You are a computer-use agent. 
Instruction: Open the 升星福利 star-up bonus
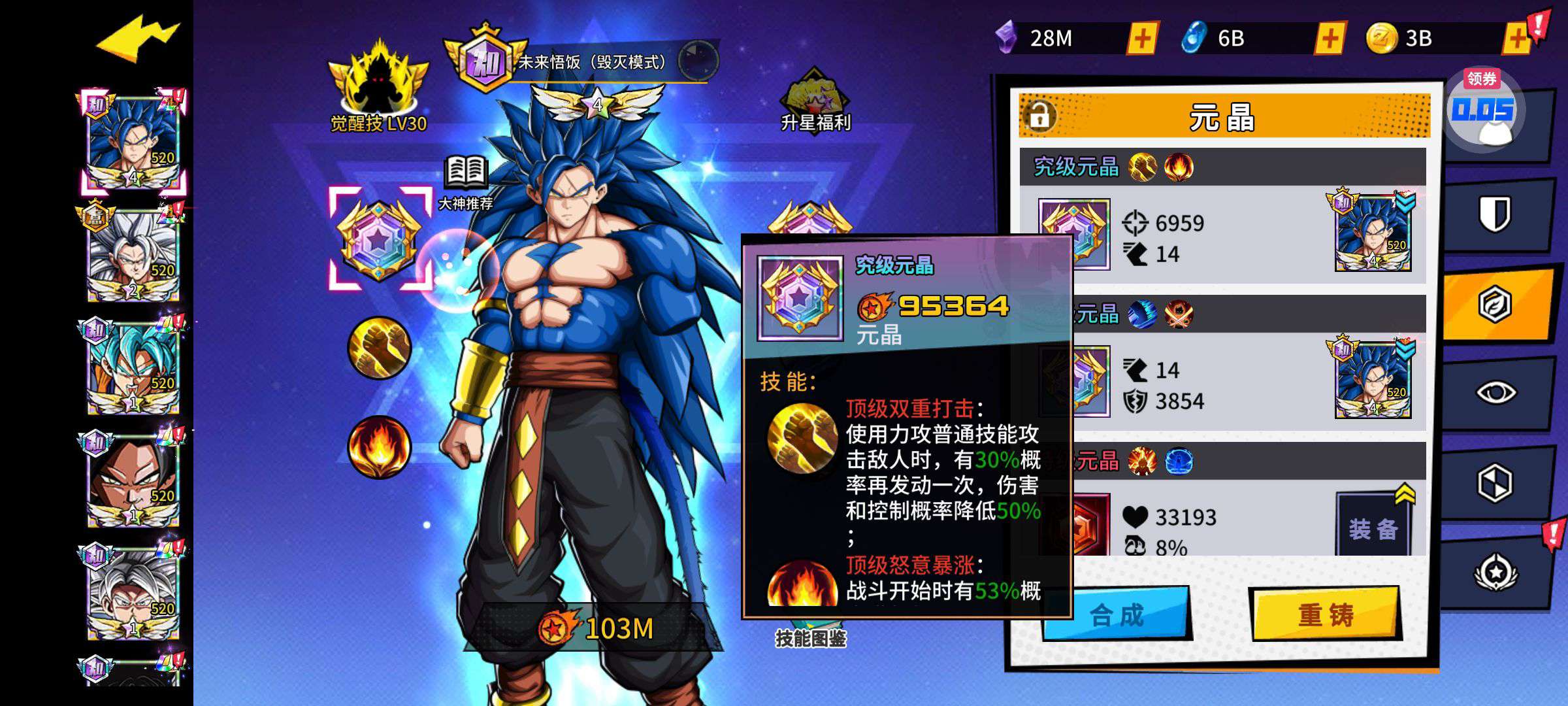[815, 101]
